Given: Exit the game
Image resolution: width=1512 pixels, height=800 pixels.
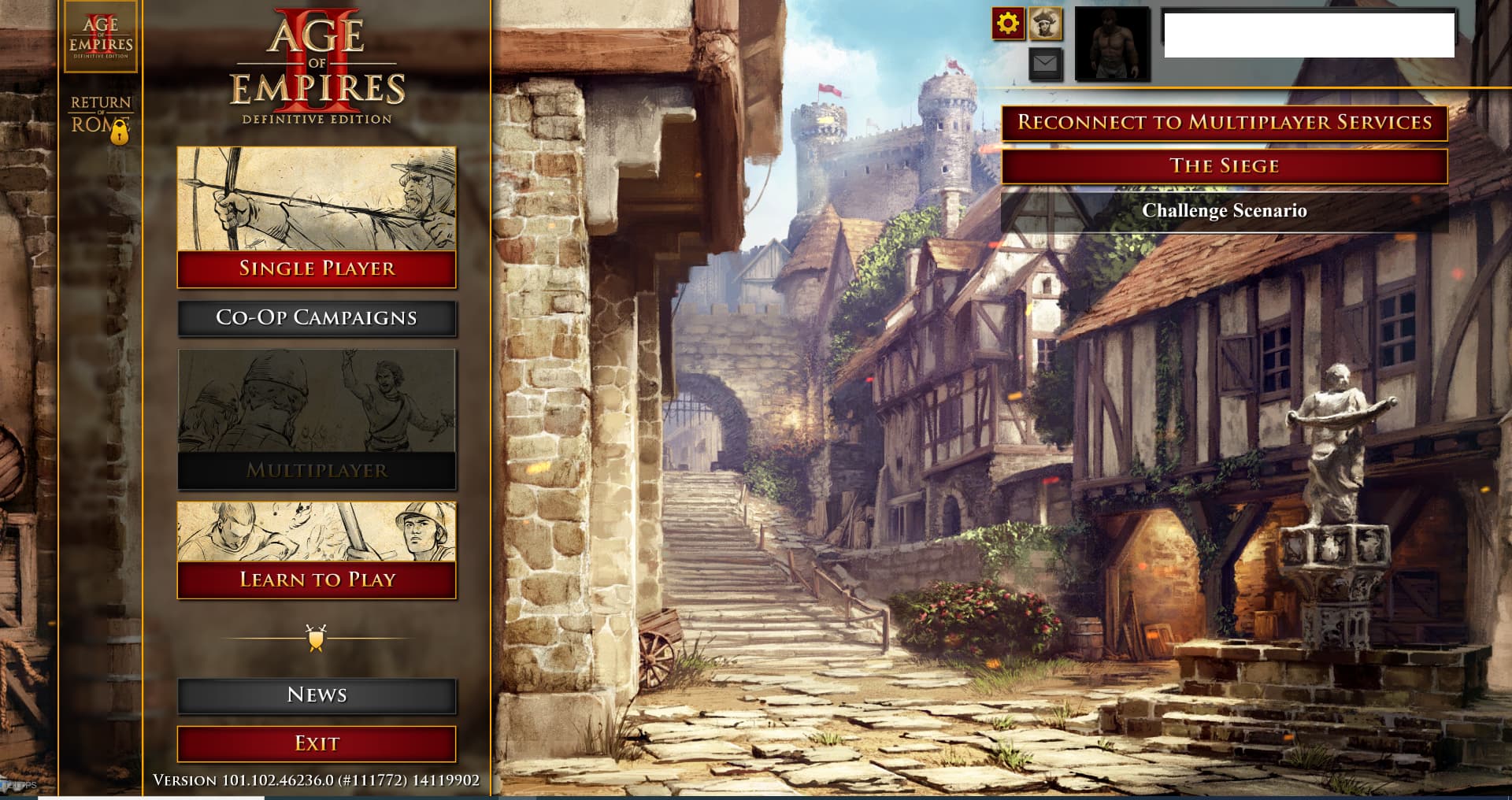Looking at the screenshot, I should [317, 743].
